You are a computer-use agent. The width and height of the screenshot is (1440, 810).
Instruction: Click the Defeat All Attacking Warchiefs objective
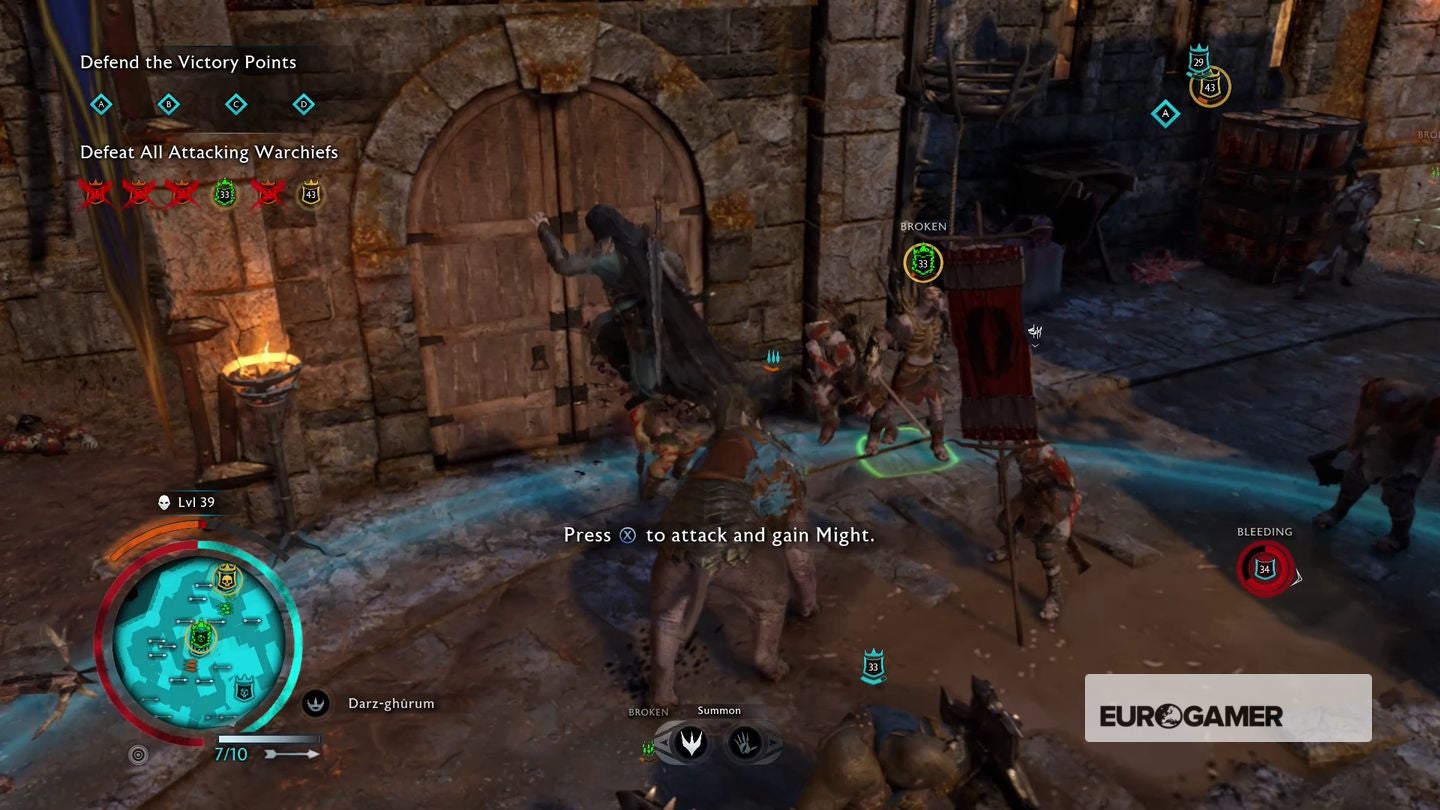[208, 152]
